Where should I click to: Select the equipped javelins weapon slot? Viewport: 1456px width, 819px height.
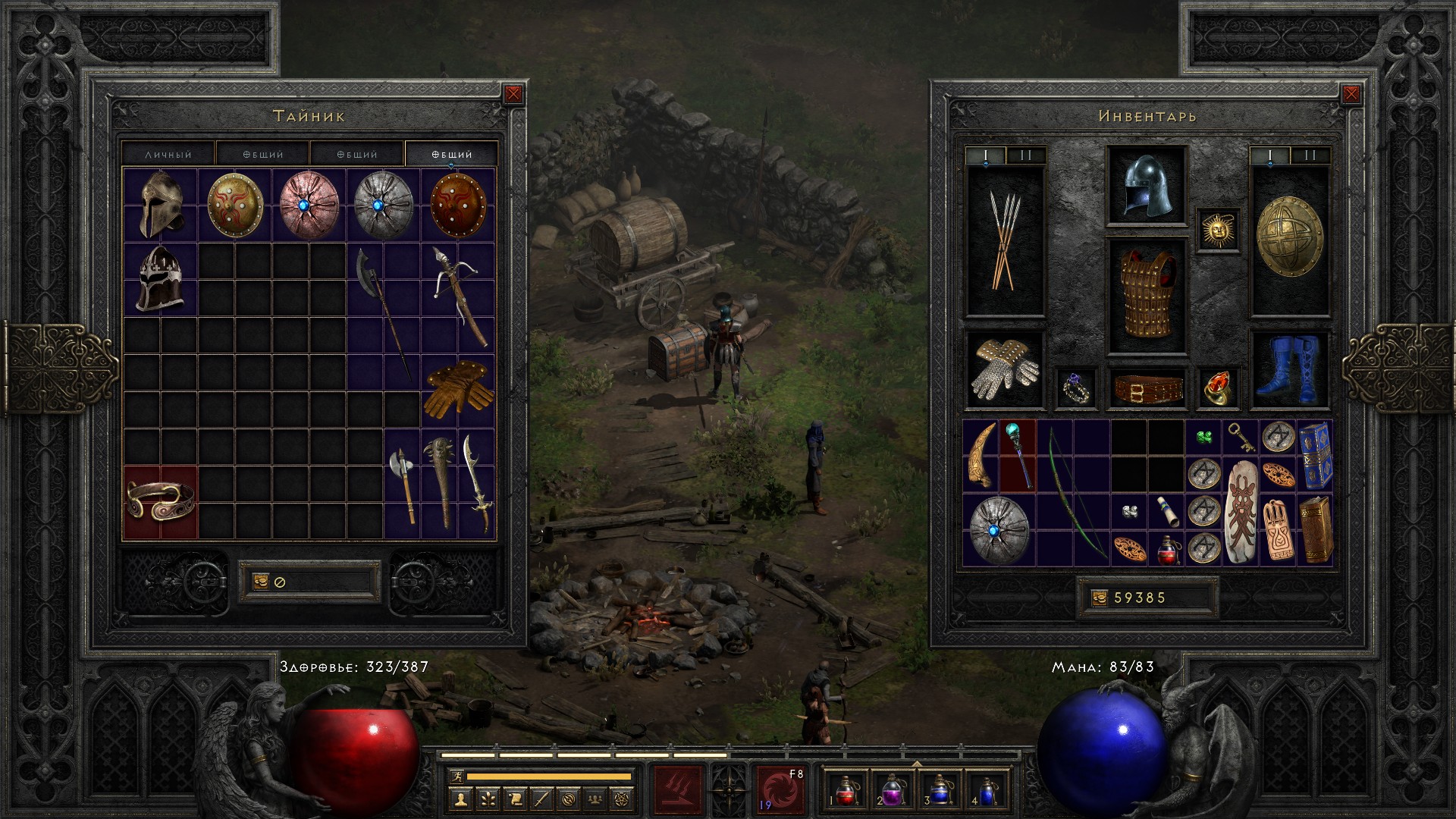pos(1005,241)
